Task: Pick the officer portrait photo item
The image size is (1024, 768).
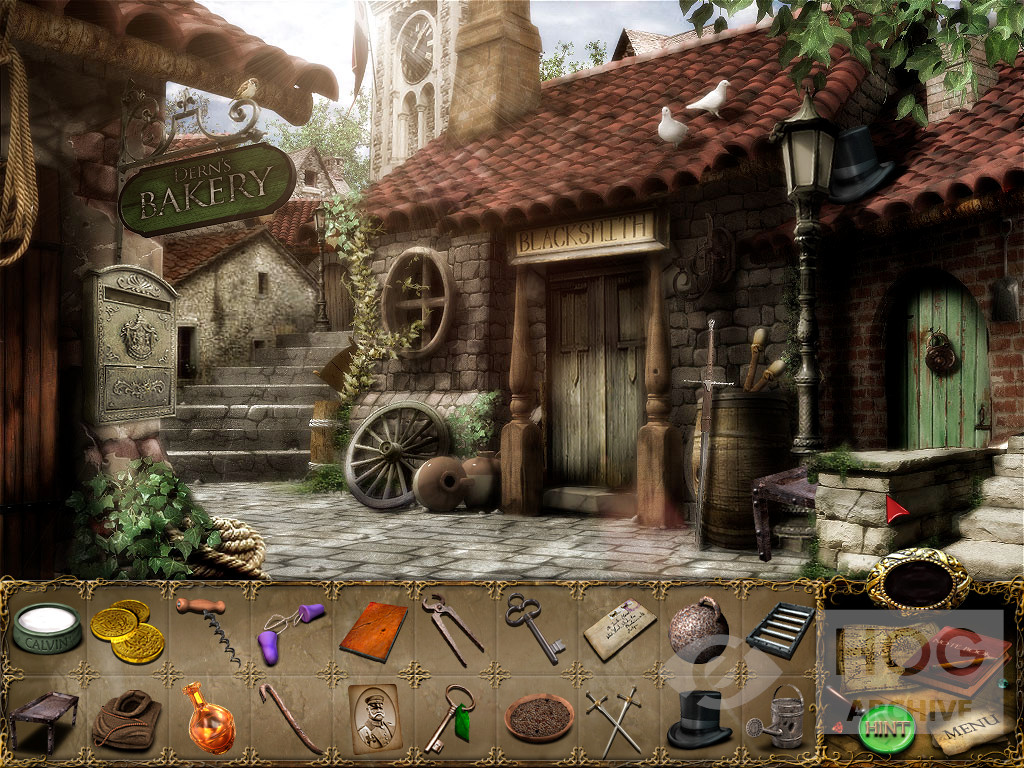Action: [373, 717]
